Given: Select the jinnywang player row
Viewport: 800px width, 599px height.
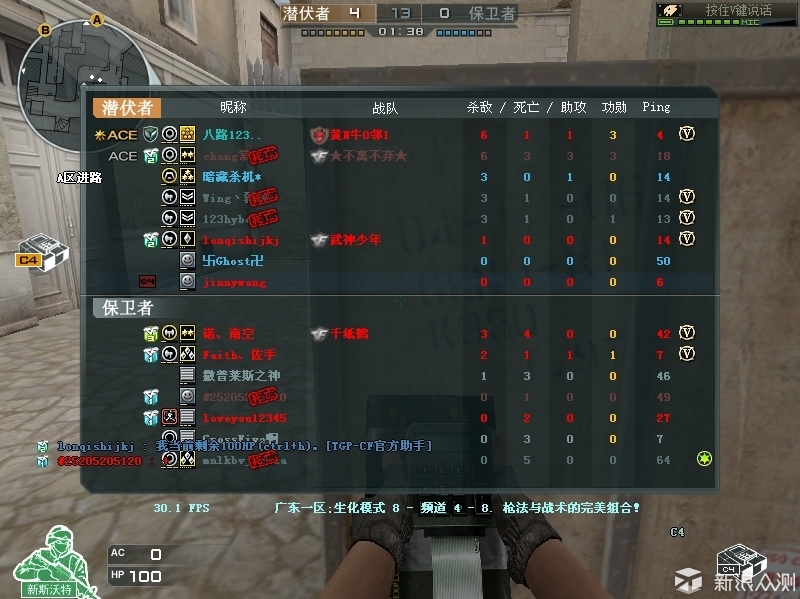Looking at the screenshot, I should click(235, 283).
